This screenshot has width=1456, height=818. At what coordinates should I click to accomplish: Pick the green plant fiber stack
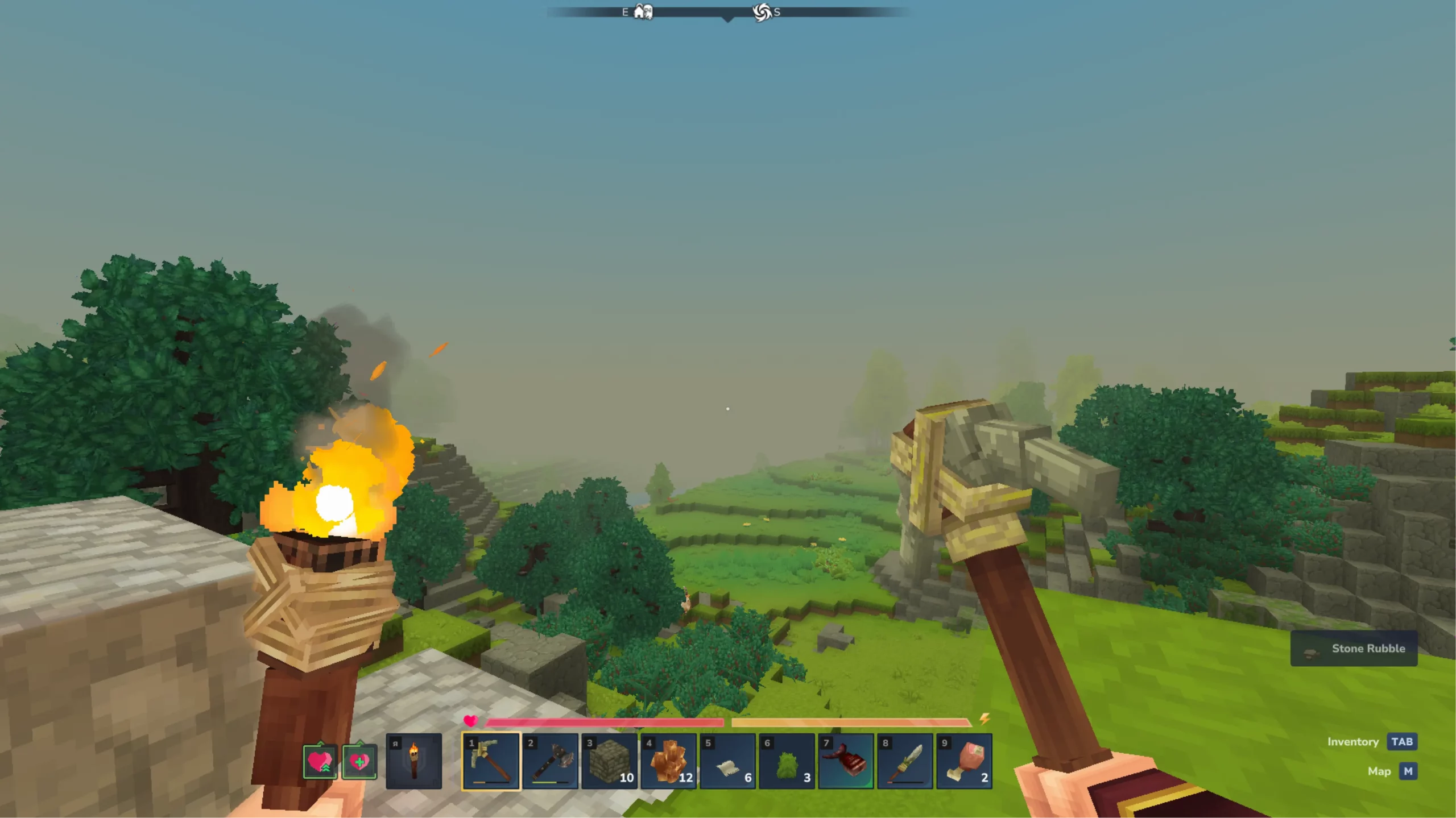click(787, 761)
